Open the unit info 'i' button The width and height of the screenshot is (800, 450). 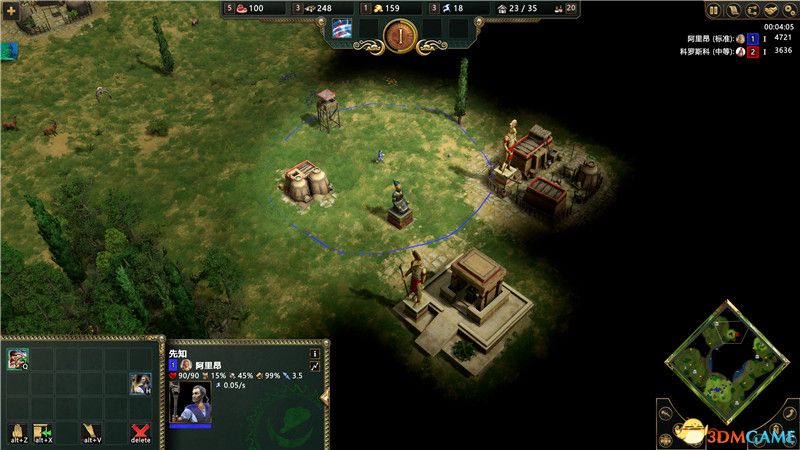coord(314,353)
